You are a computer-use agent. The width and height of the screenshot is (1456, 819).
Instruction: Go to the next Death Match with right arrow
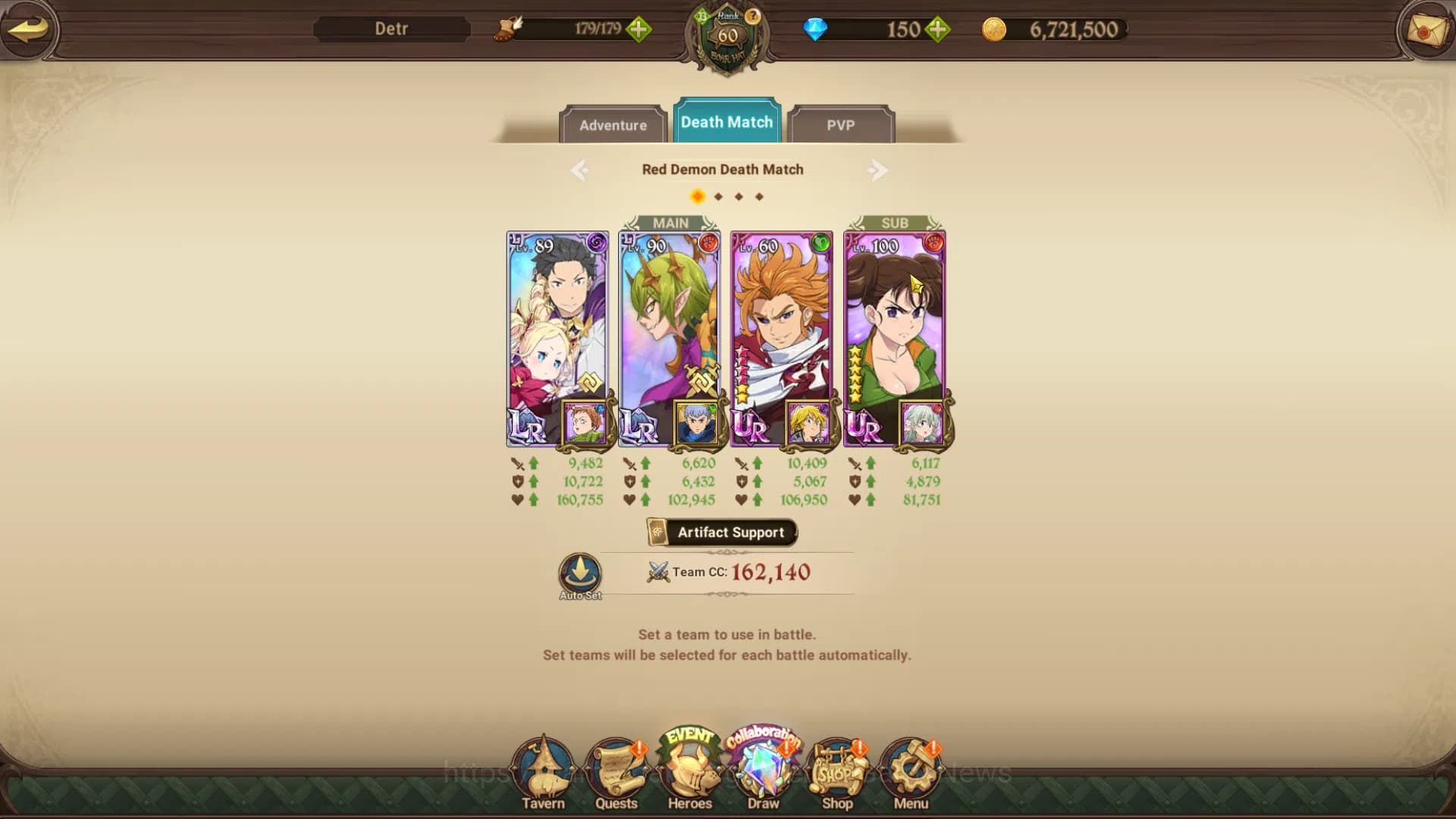pyautogui.click(x=879, y=170)
